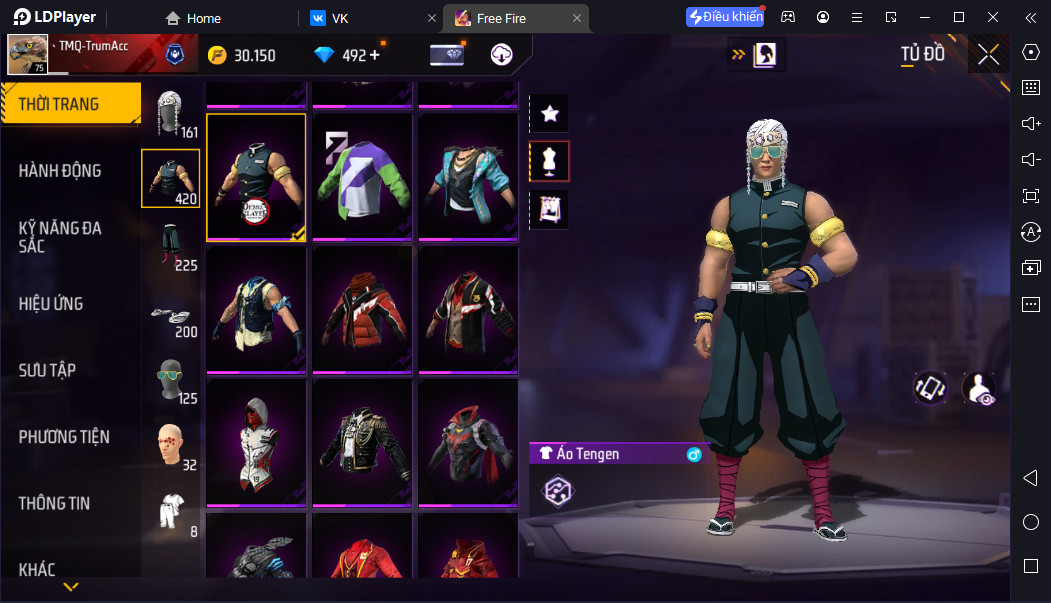The width and height of the screenshot is (1051, 603).
Task: Pick the white hooded sleeveless top
Action: [256, 440]
